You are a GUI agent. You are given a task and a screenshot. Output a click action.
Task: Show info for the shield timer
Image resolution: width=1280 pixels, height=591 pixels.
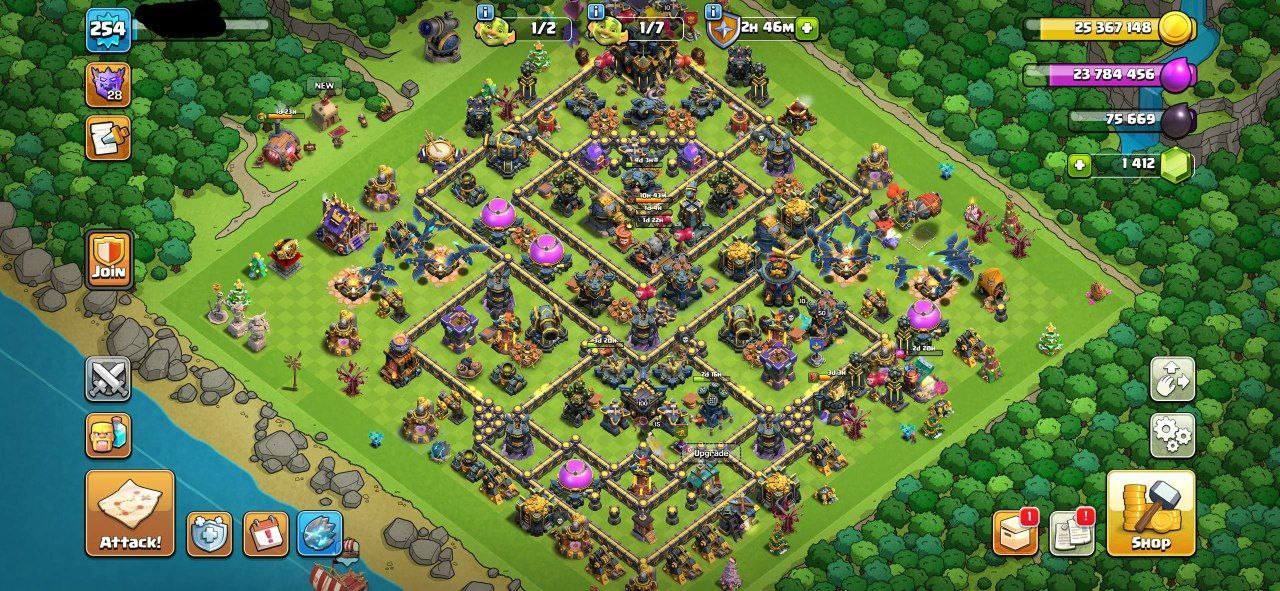coord(713,12)
